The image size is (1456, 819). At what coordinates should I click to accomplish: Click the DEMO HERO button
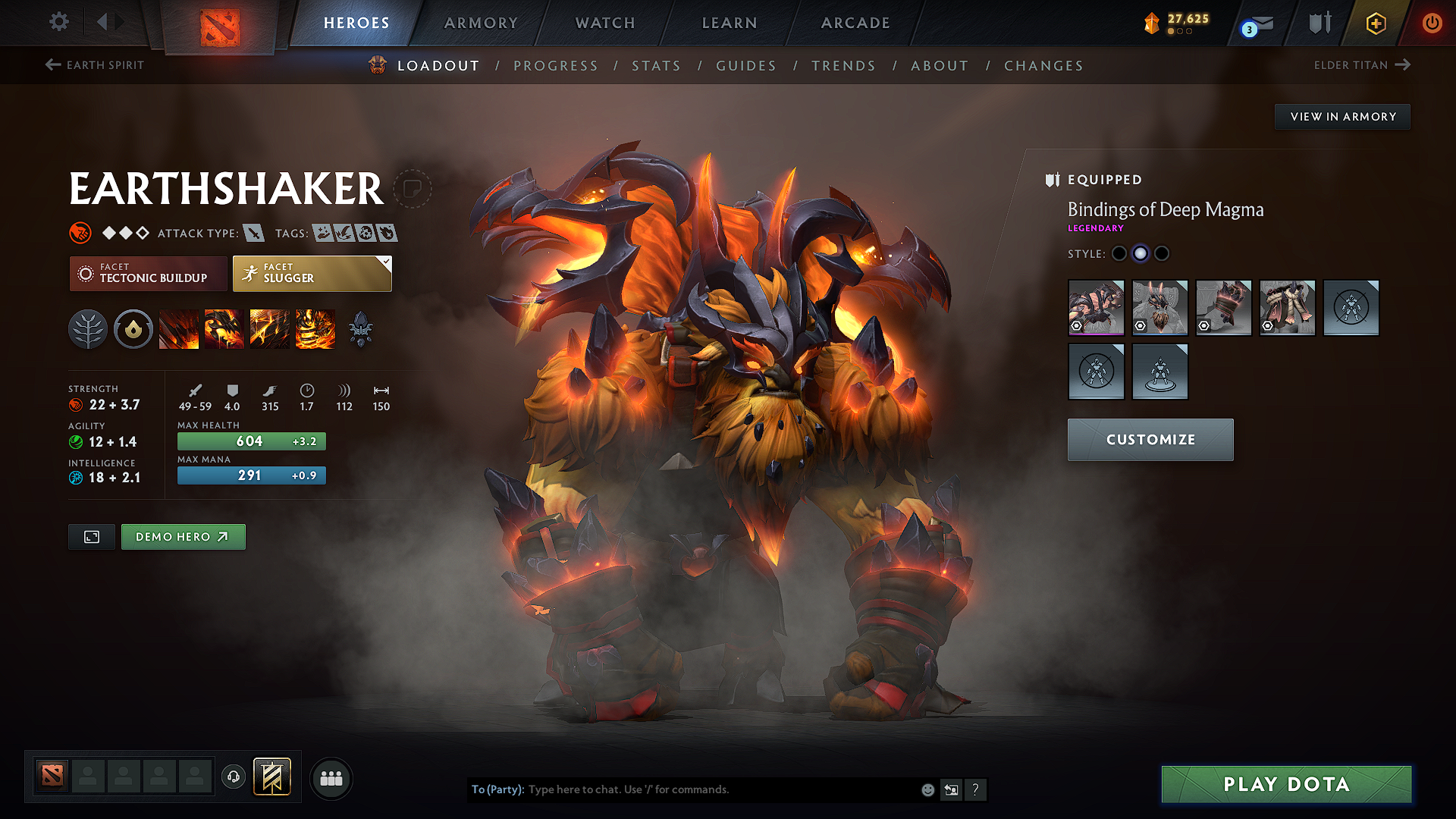coord(183,536)
